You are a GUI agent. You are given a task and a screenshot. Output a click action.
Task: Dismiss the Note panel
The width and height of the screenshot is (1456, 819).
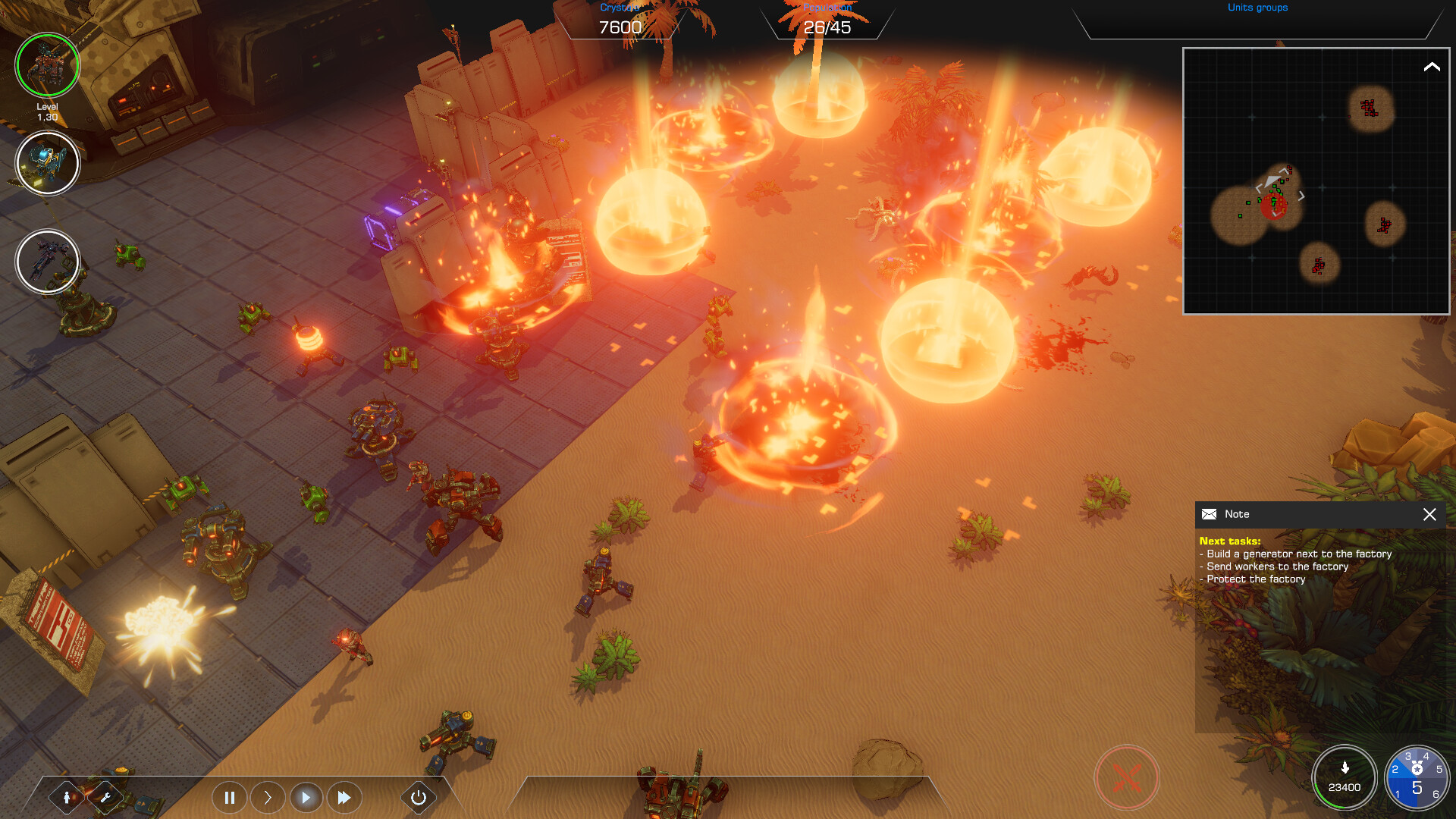1429,515
